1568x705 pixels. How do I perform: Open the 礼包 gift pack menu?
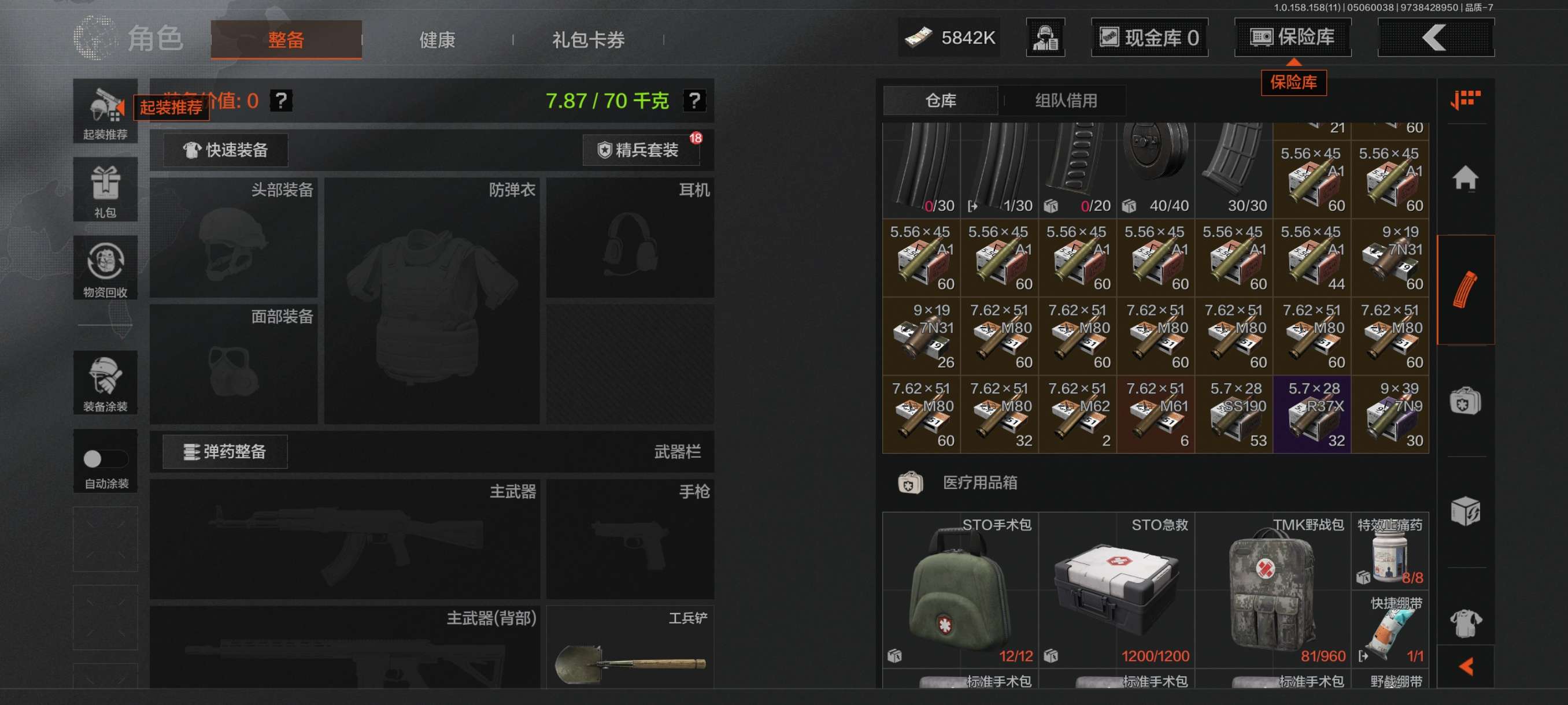point(105,189)
